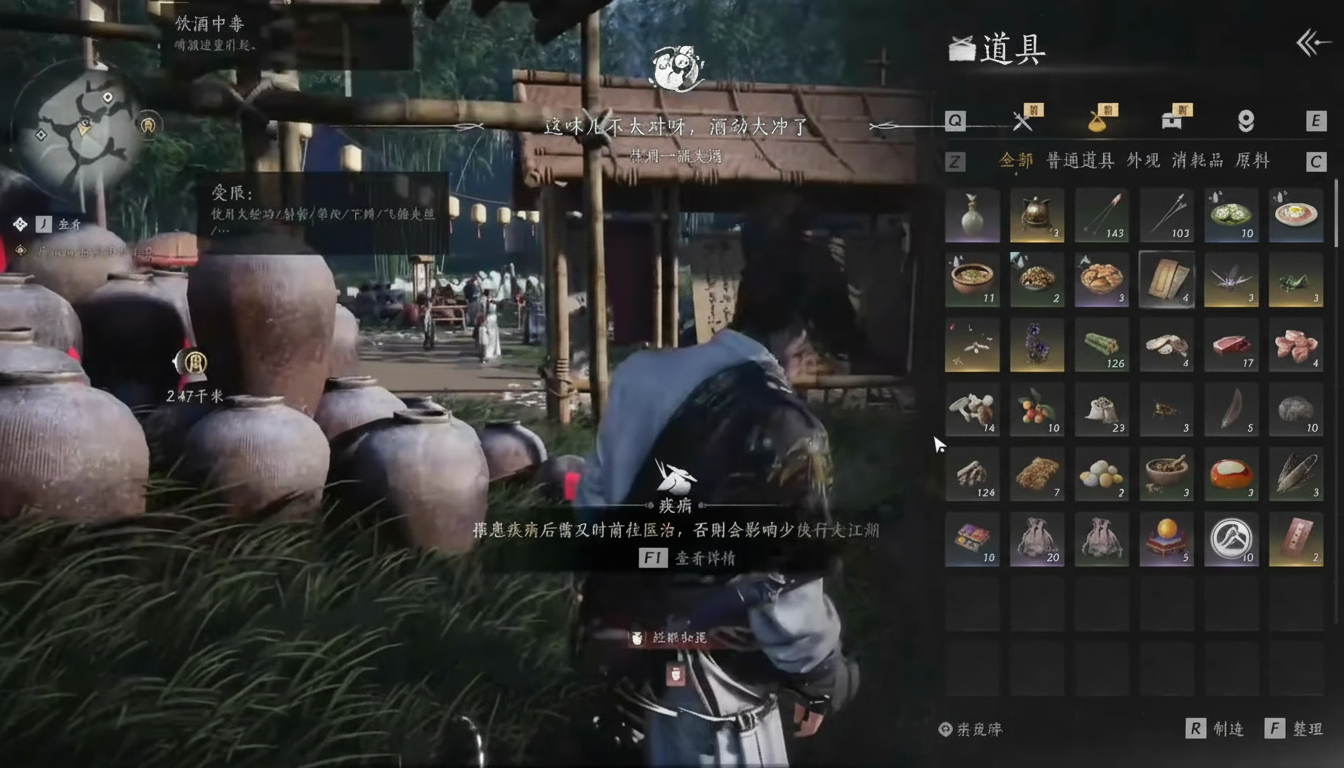
Task: Choose the arrow stack with 143 count
Action: click(x=1102, y=215)
